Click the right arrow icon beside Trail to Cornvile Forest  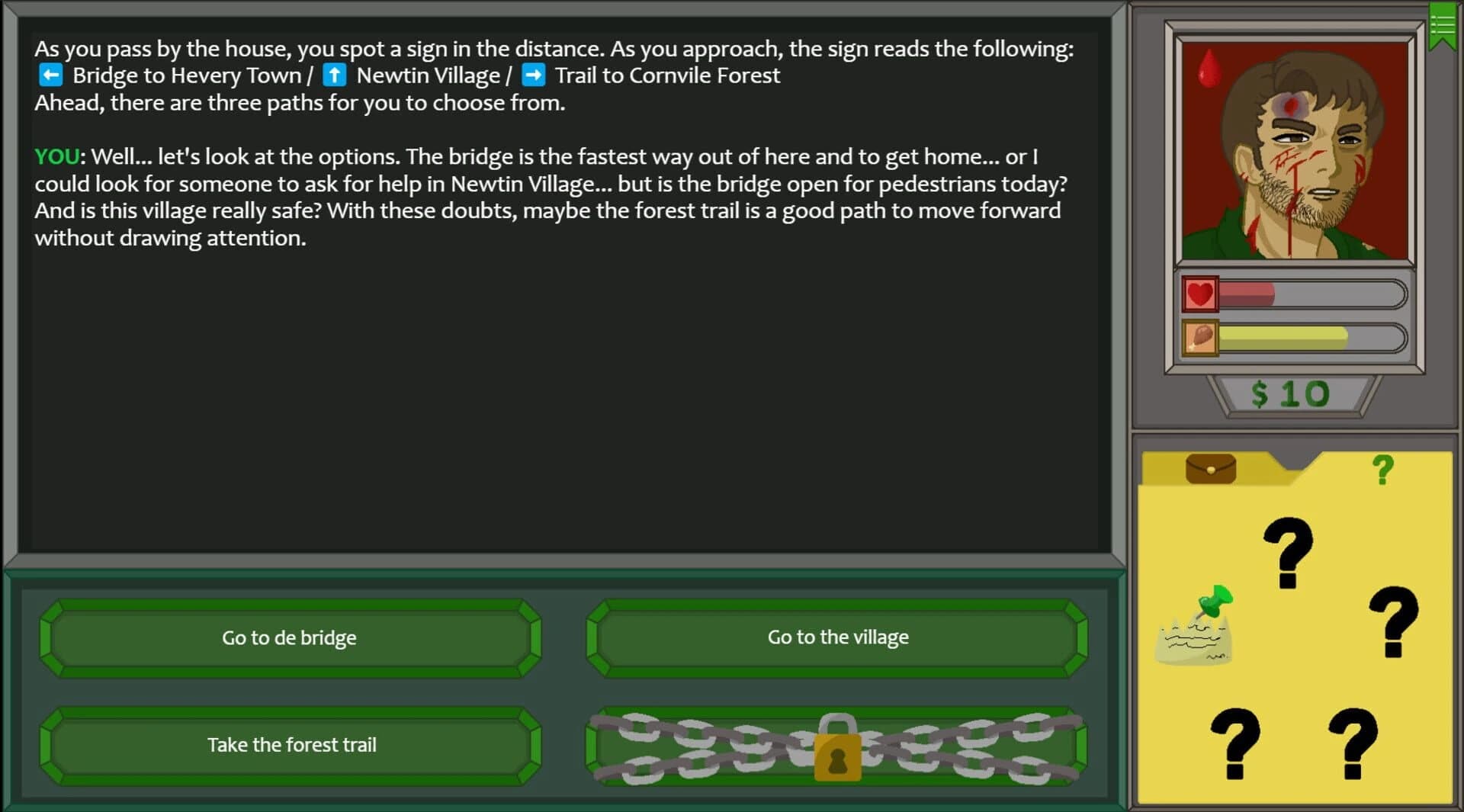tap(534, 74)
